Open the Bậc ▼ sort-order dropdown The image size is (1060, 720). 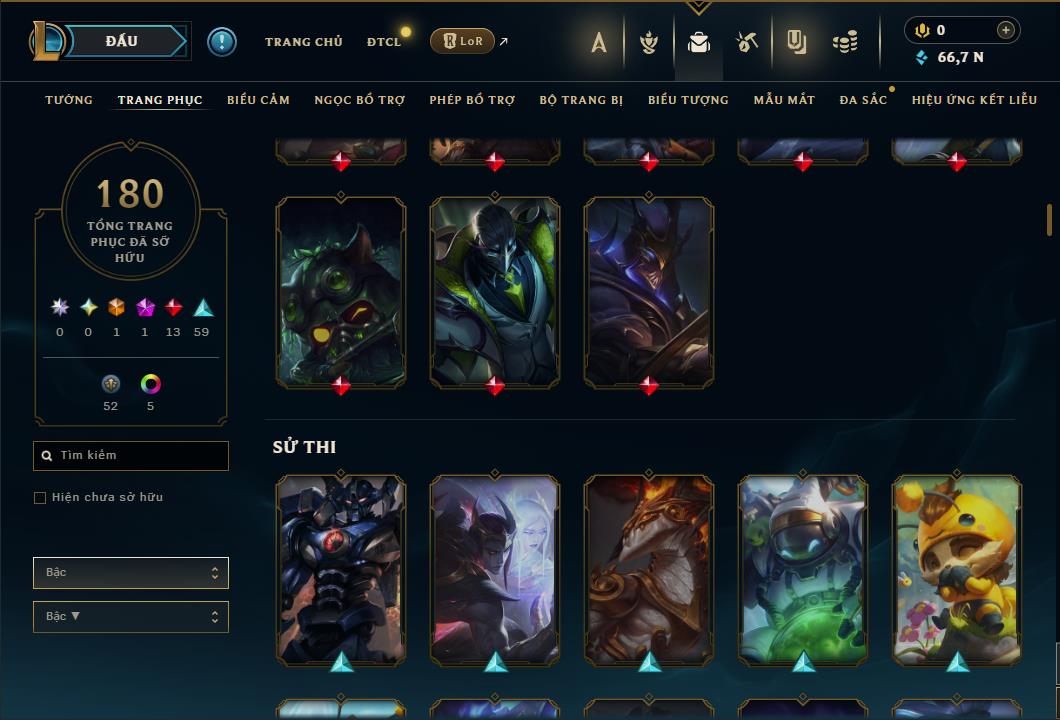tap(131, 617)
